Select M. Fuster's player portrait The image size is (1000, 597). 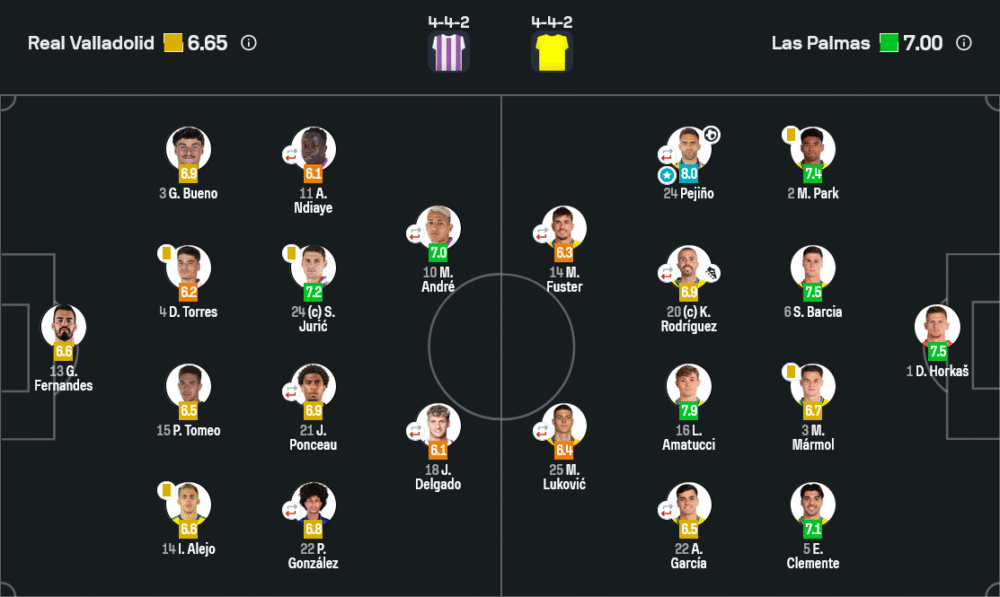coord(564,229)
